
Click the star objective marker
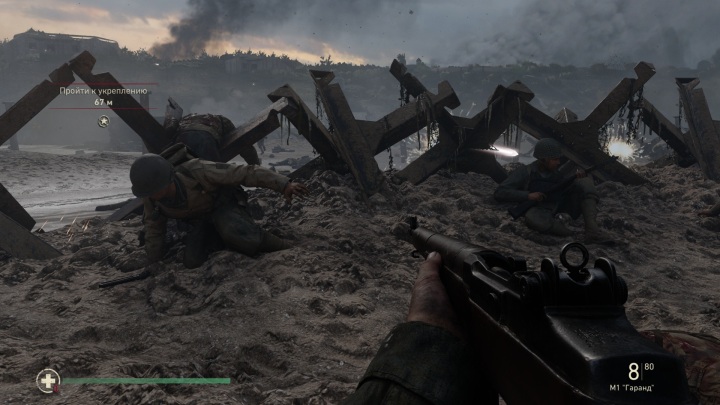coord(104,122)
